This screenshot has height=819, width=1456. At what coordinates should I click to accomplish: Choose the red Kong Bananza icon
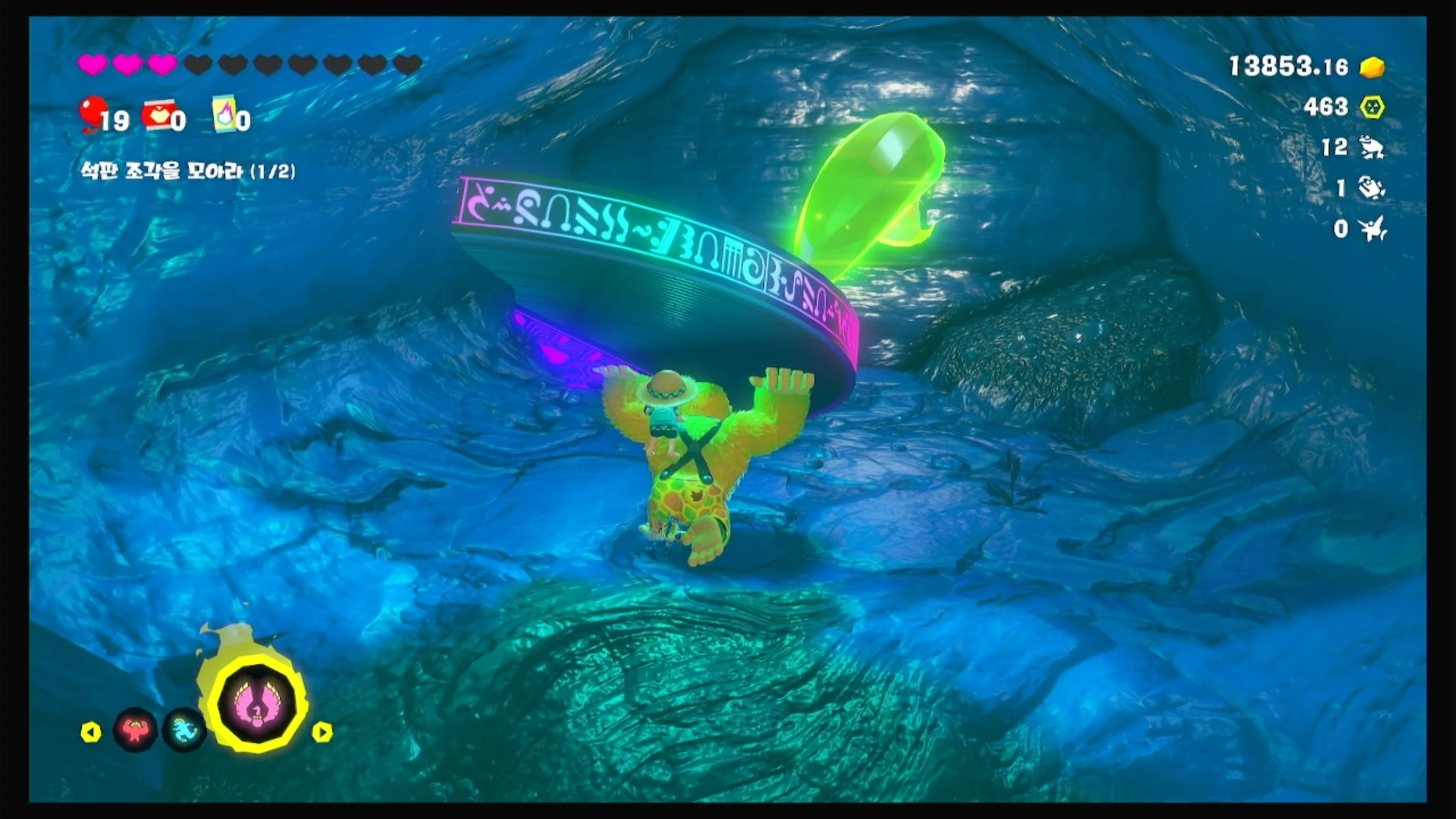pyautogui.click(x=135, y=730)
